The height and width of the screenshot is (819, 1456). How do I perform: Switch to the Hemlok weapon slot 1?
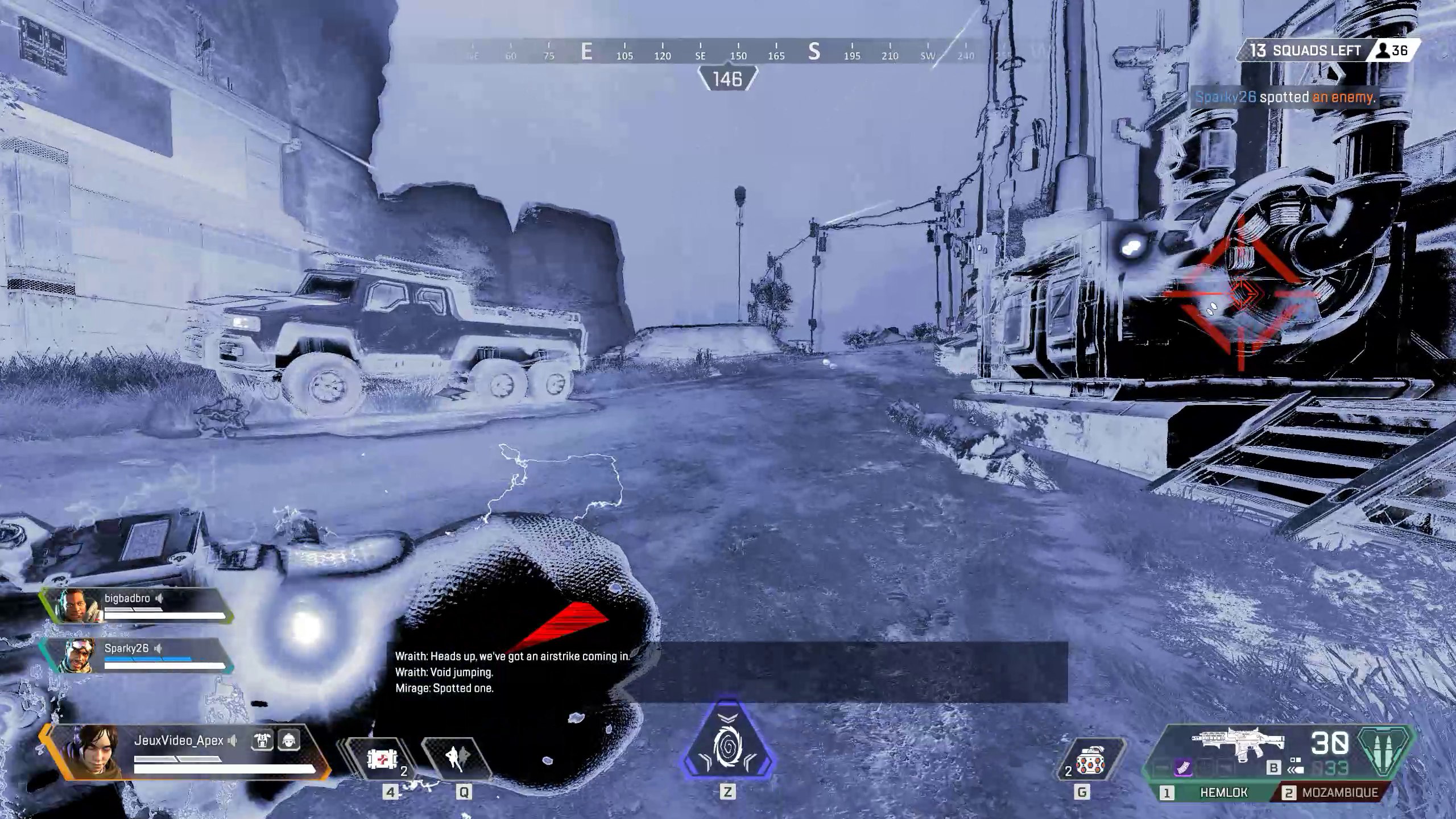tap(1223, 792)
